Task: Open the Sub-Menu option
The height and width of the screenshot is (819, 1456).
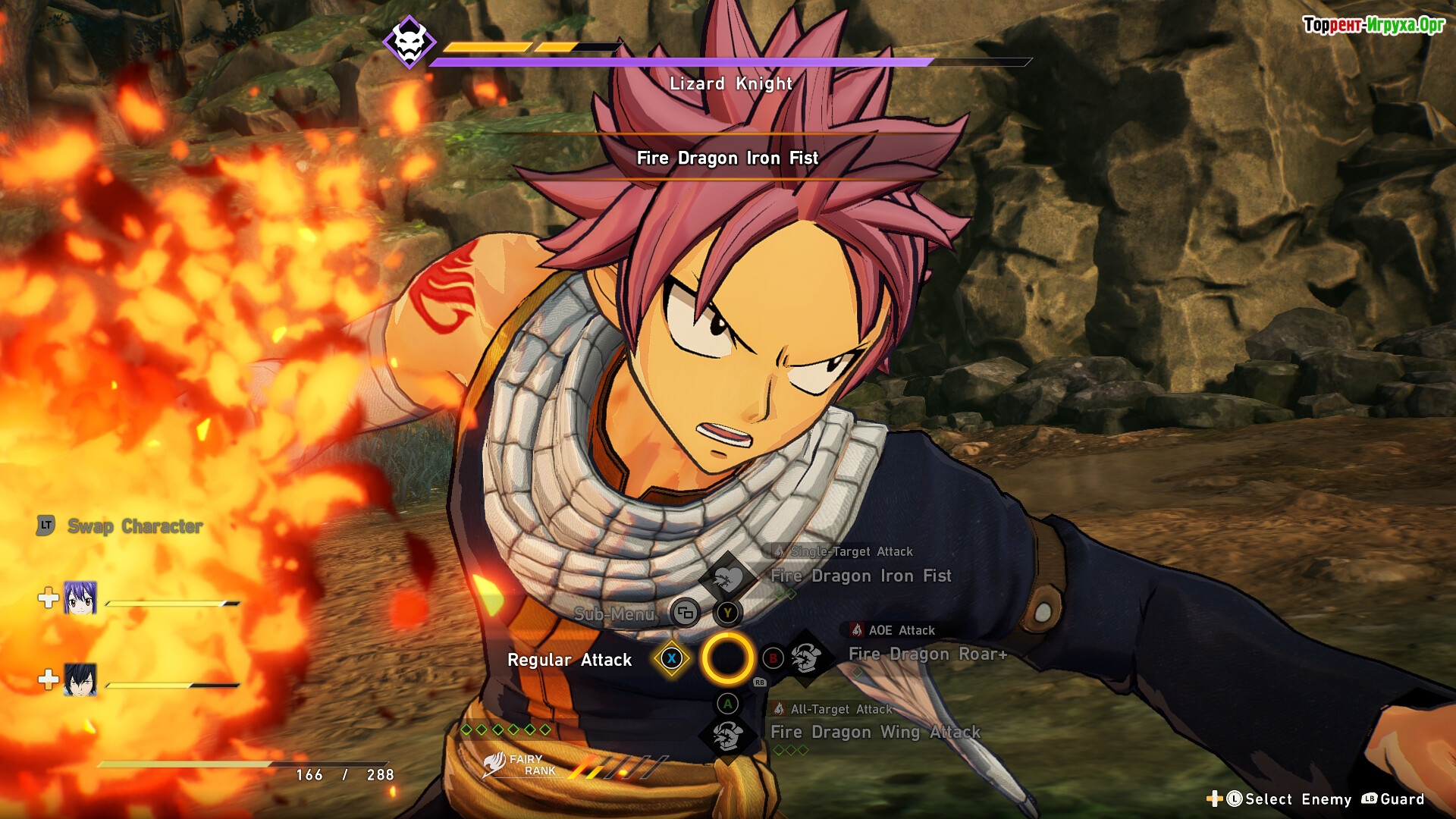Action: pyautogui.click(x=614, y=613)
